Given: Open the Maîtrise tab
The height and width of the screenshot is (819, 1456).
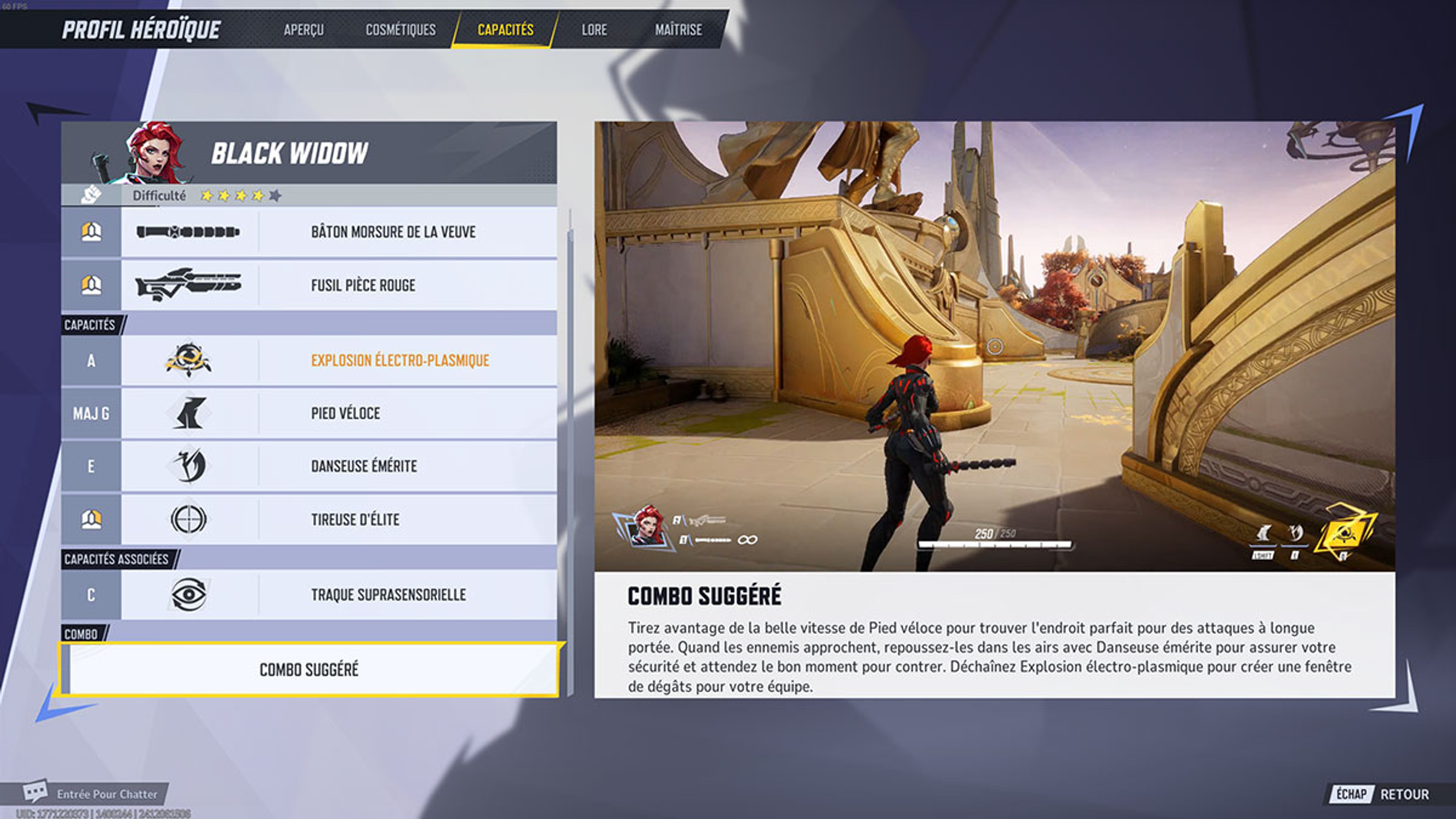Looking at the screenshot, I should 678,30.
